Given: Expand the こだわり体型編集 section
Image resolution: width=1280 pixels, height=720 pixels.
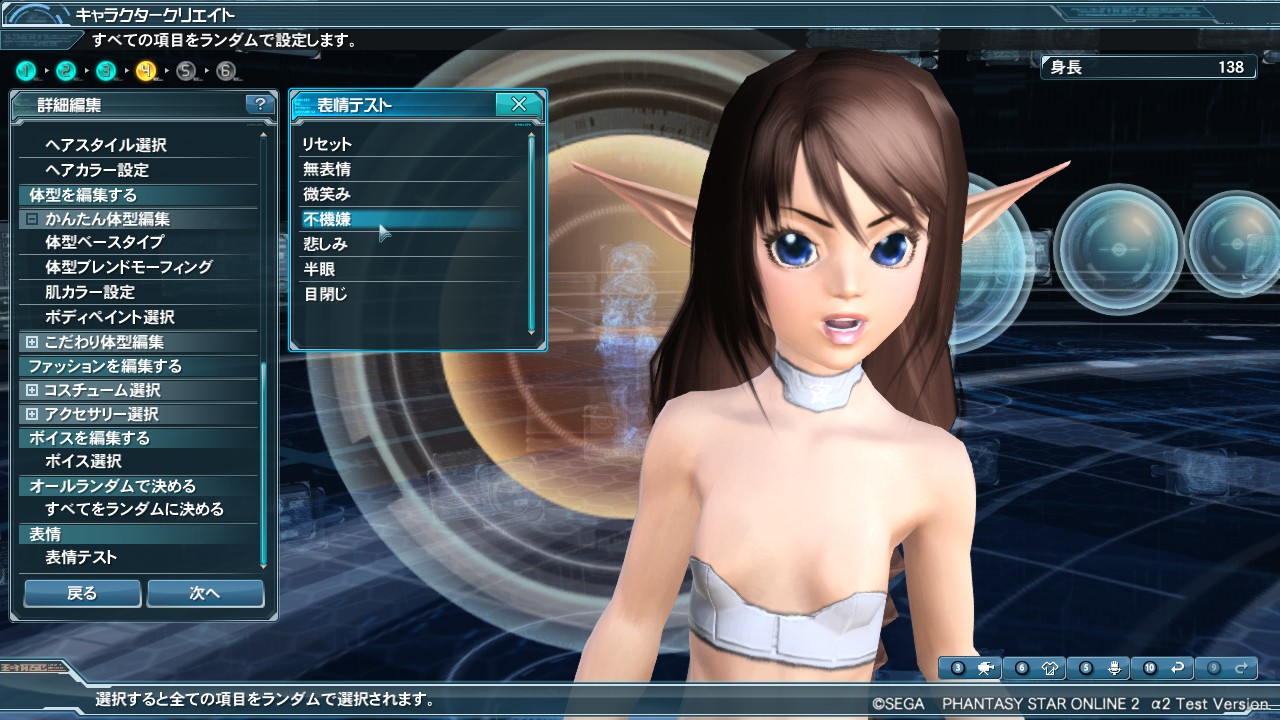Looking at the screenshot, I should tap(33, 342).
